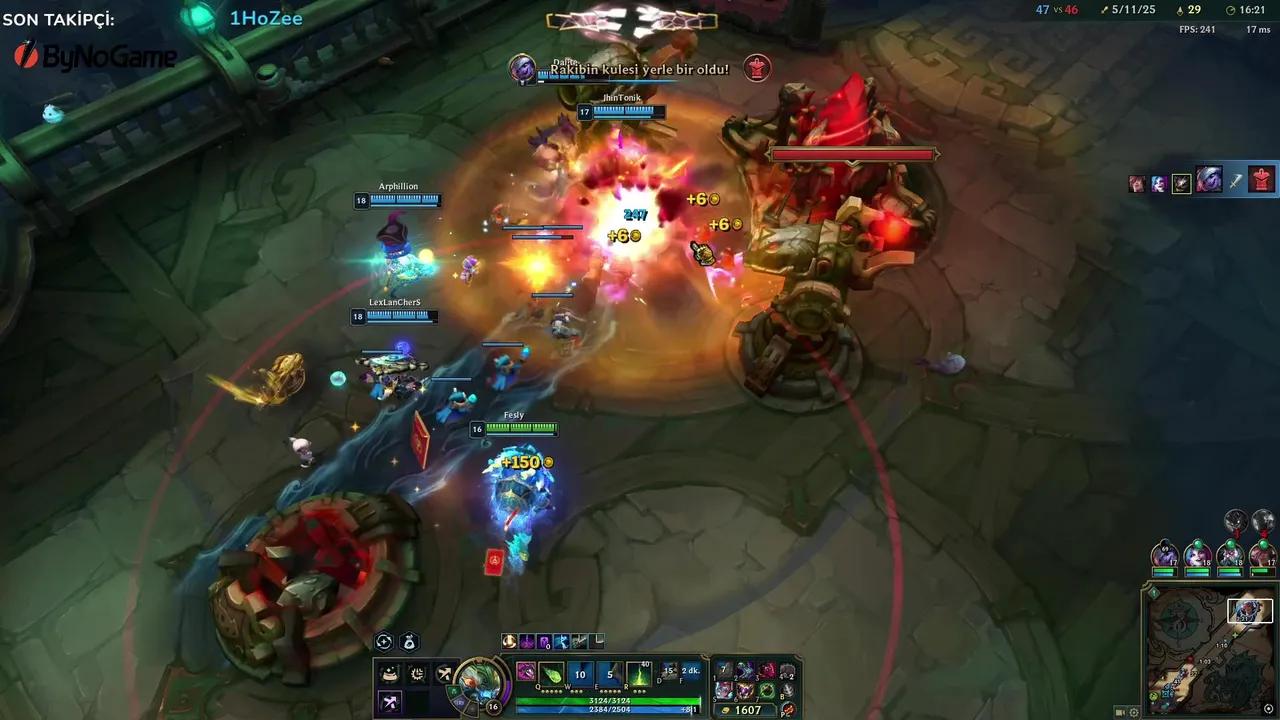Click inventory item slot 1 showing 7 stacks

(724, 669)
